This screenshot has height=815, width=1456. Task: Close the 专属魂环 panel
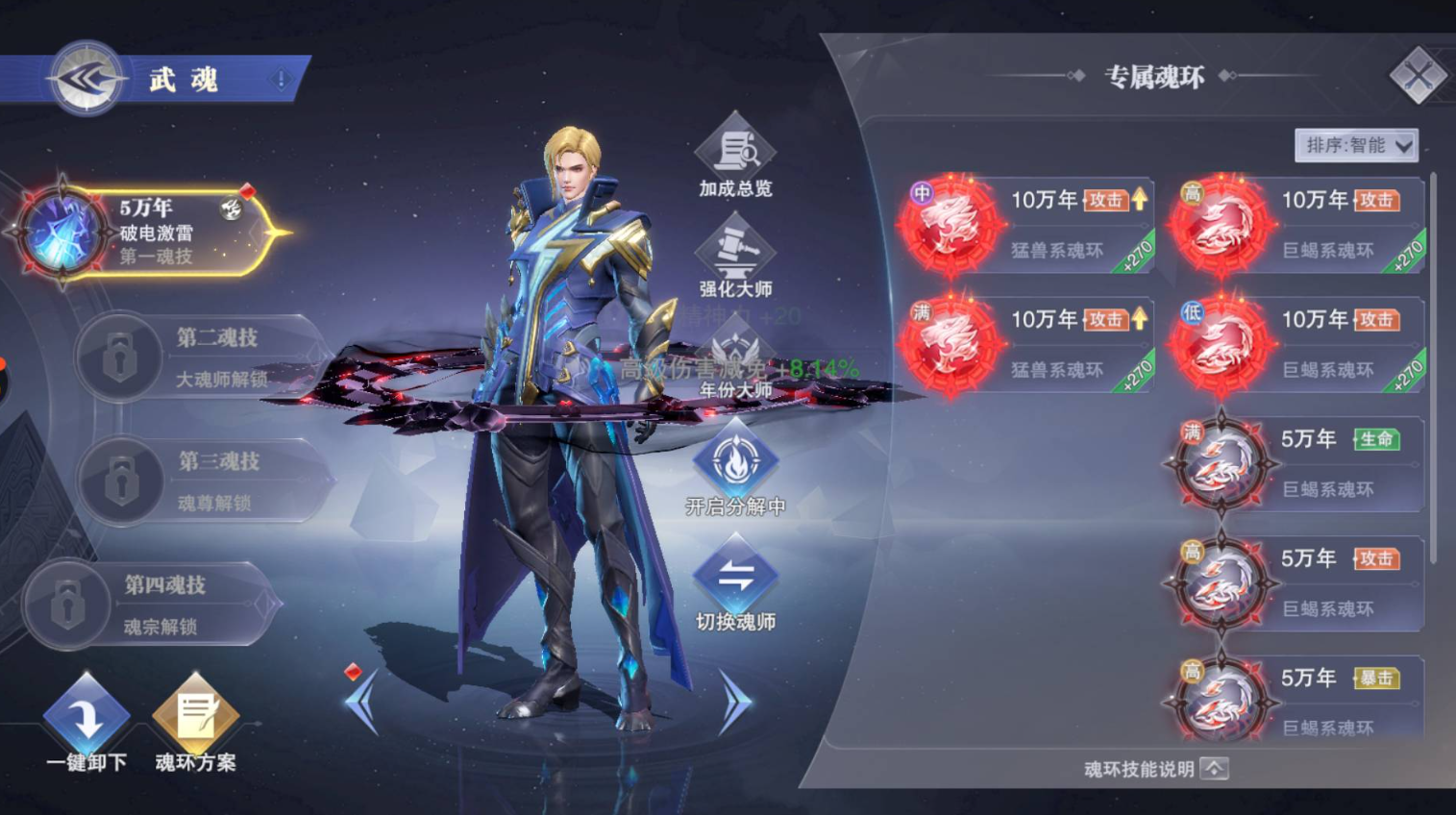(1418, 75)
